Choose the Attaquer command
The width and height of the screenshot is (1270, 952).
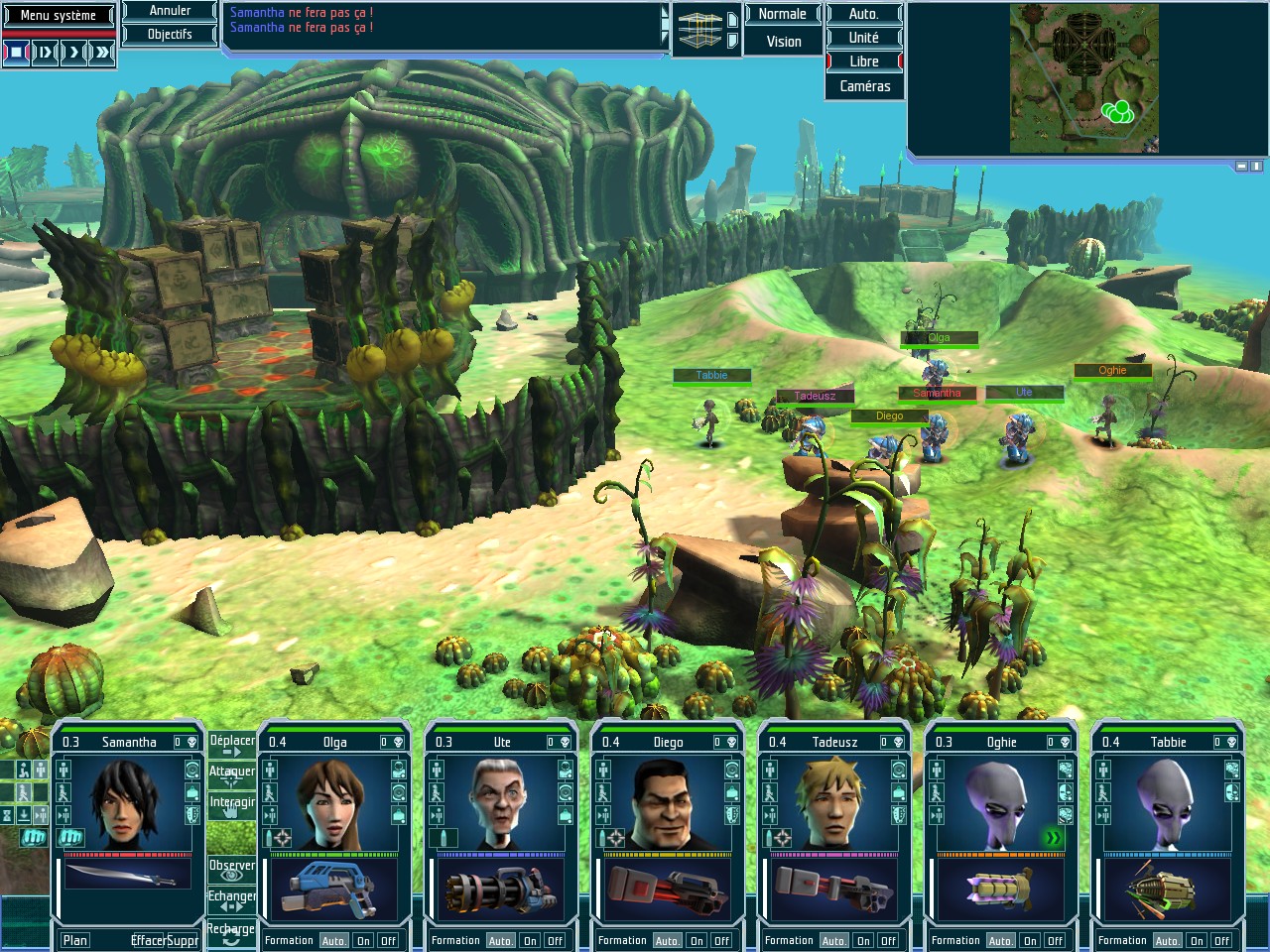pyautogui.click(x=232, y=774)
